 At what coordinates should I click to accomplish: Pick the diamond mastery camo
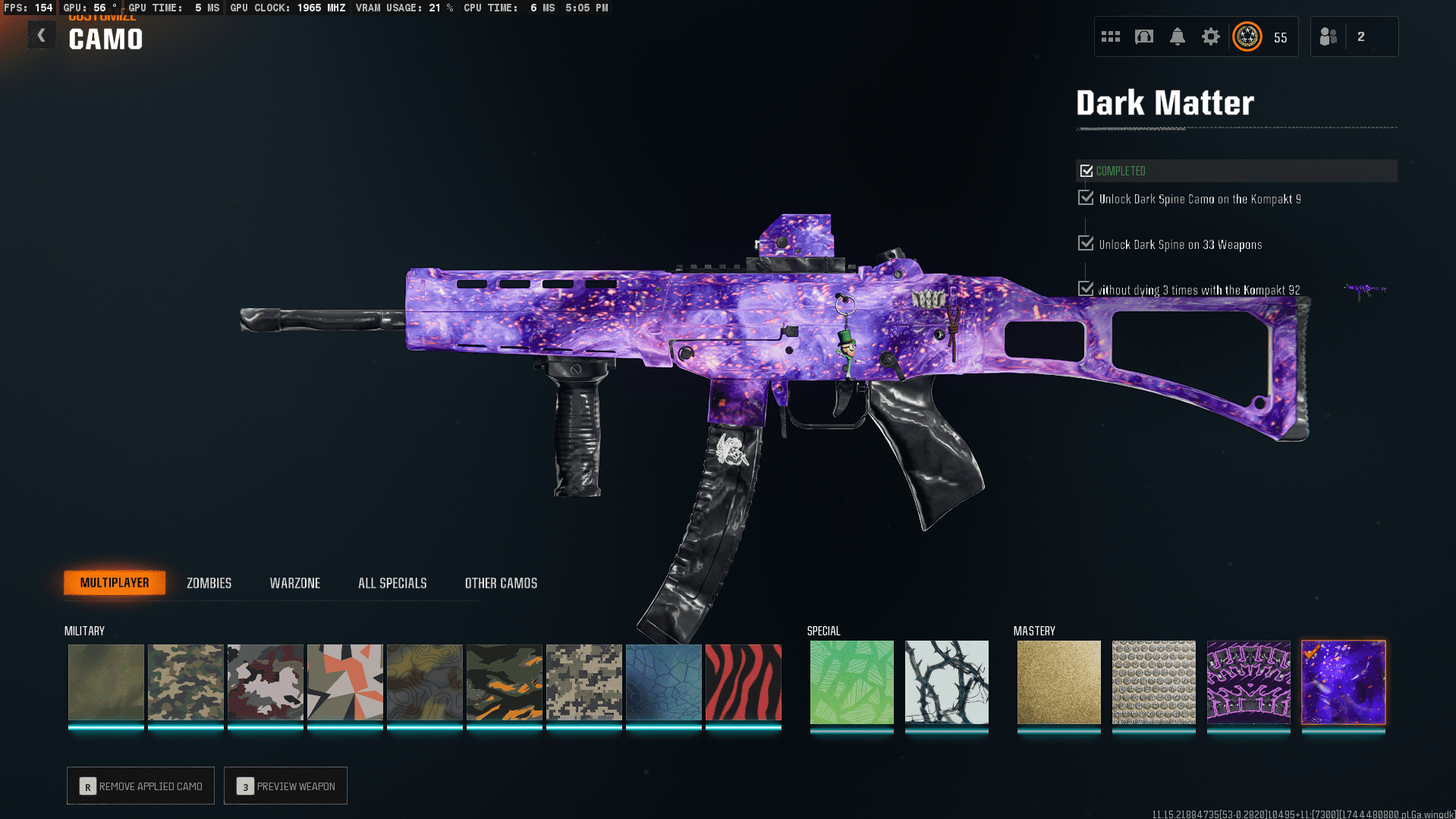[1153, 682]
